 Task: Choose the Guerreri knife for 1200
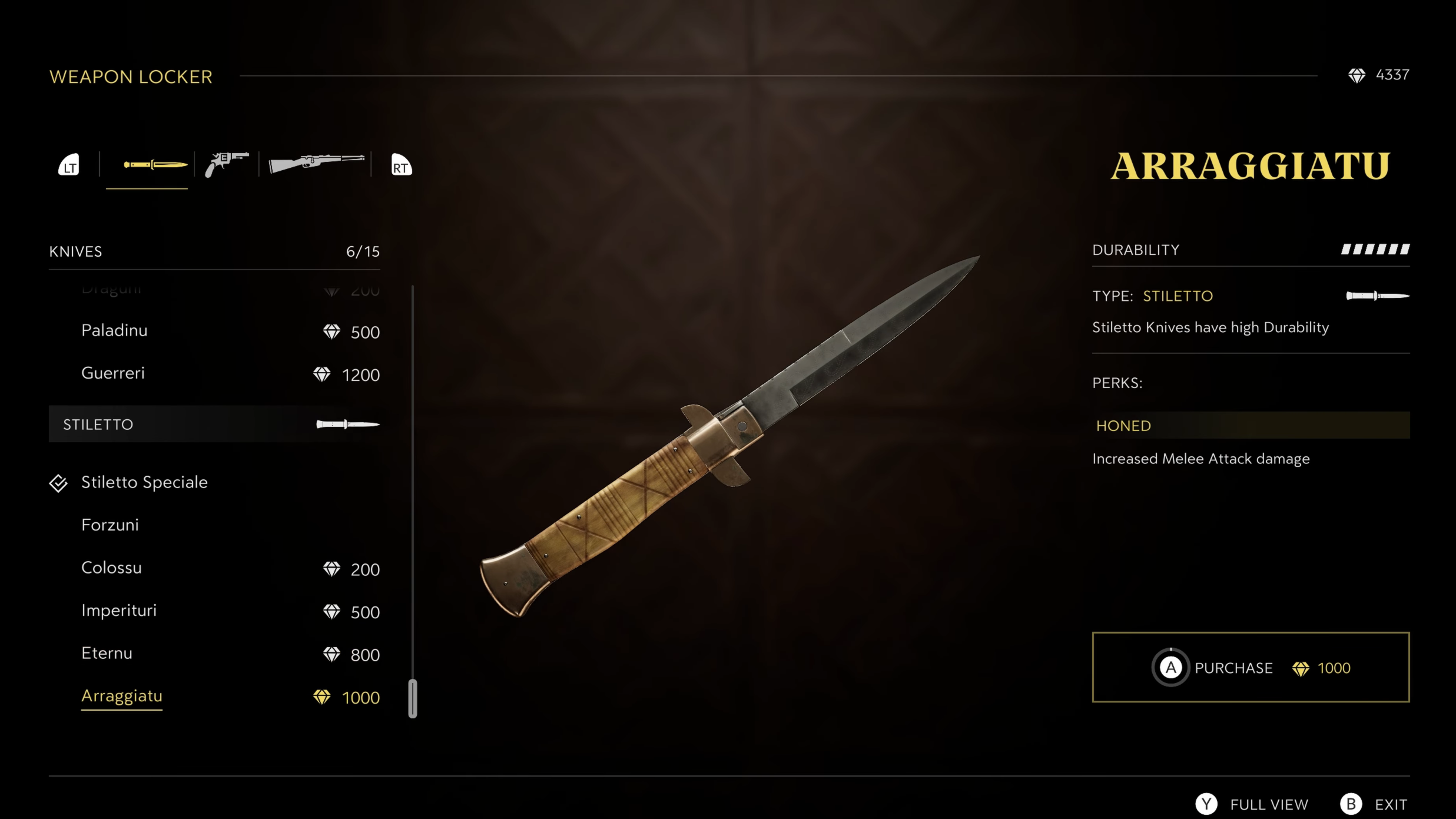tap(113, 373)
